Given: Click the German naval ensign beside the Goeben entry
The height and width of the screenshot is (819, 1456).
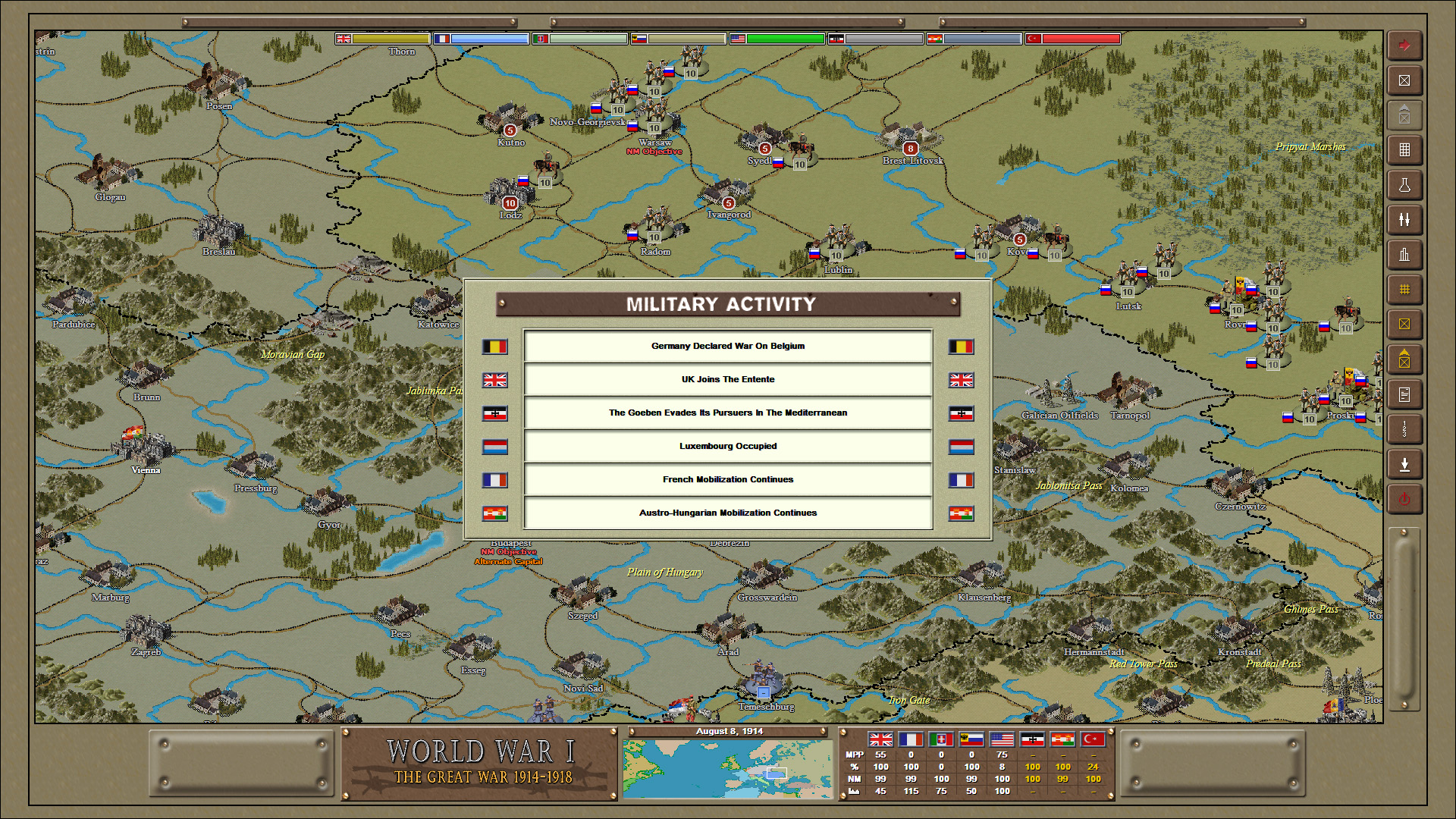Looking at the screenshot, I should (x=495, y=413).
